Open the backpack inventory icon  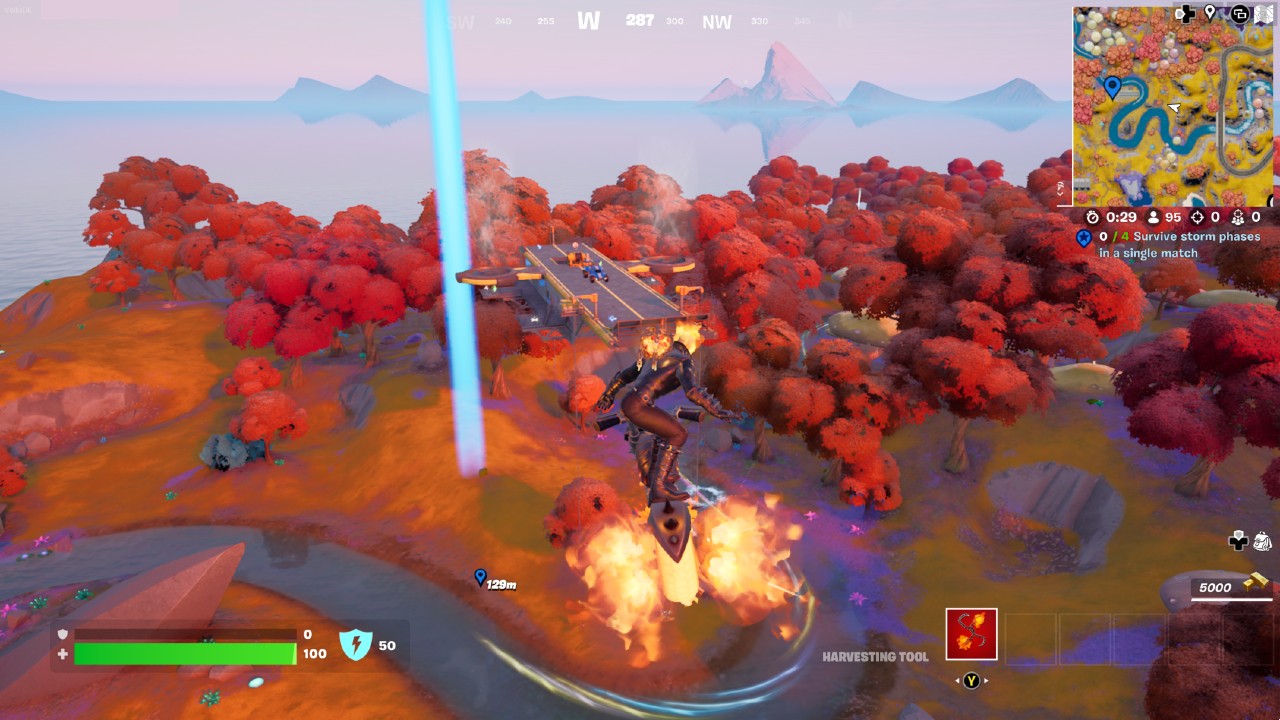pyautogui.click(x=1263, y=541)
